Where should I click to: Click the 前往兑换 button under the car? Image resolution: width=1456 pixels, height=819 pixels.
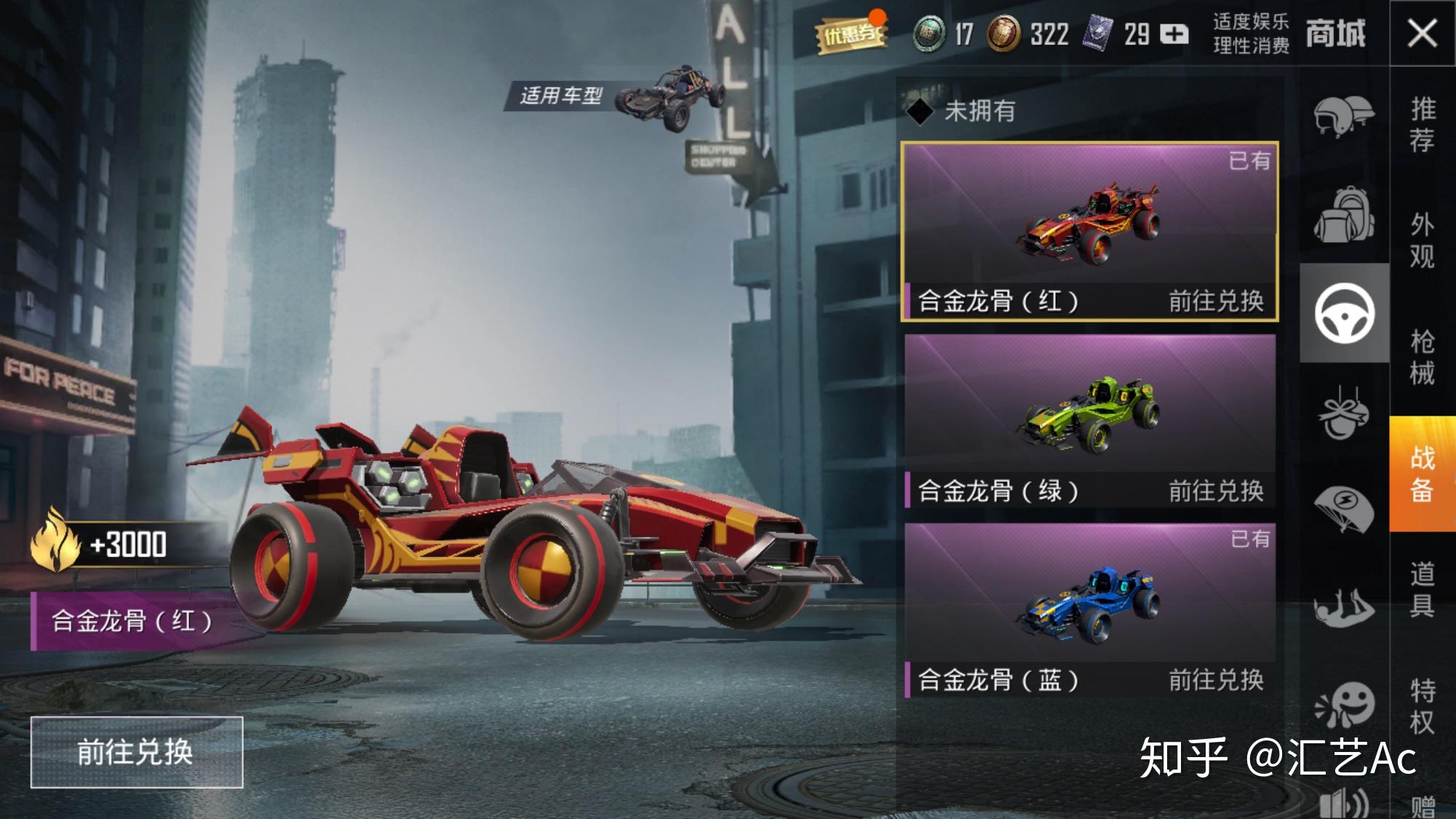[x=136, y=752]
